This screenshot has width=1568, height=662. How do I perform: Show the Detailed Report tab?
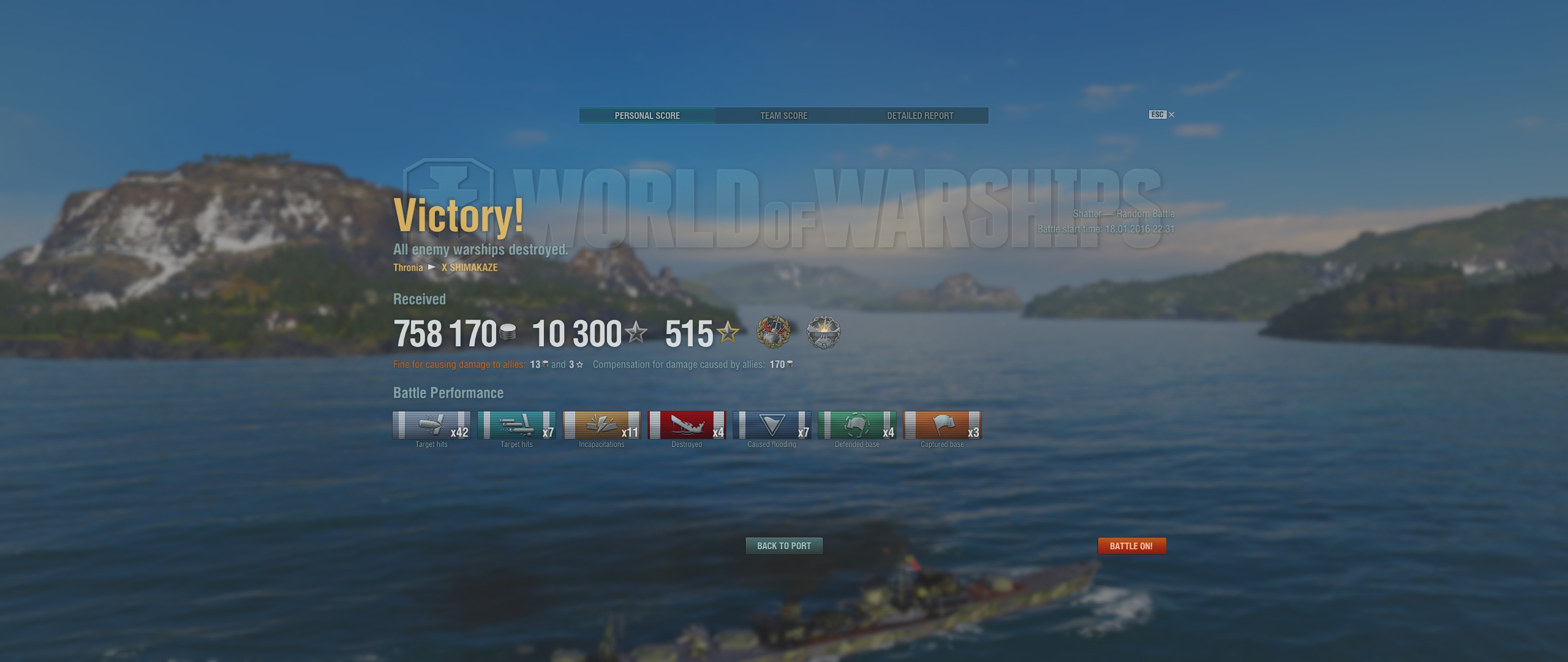pyautogui.click(x=920, y=116)
